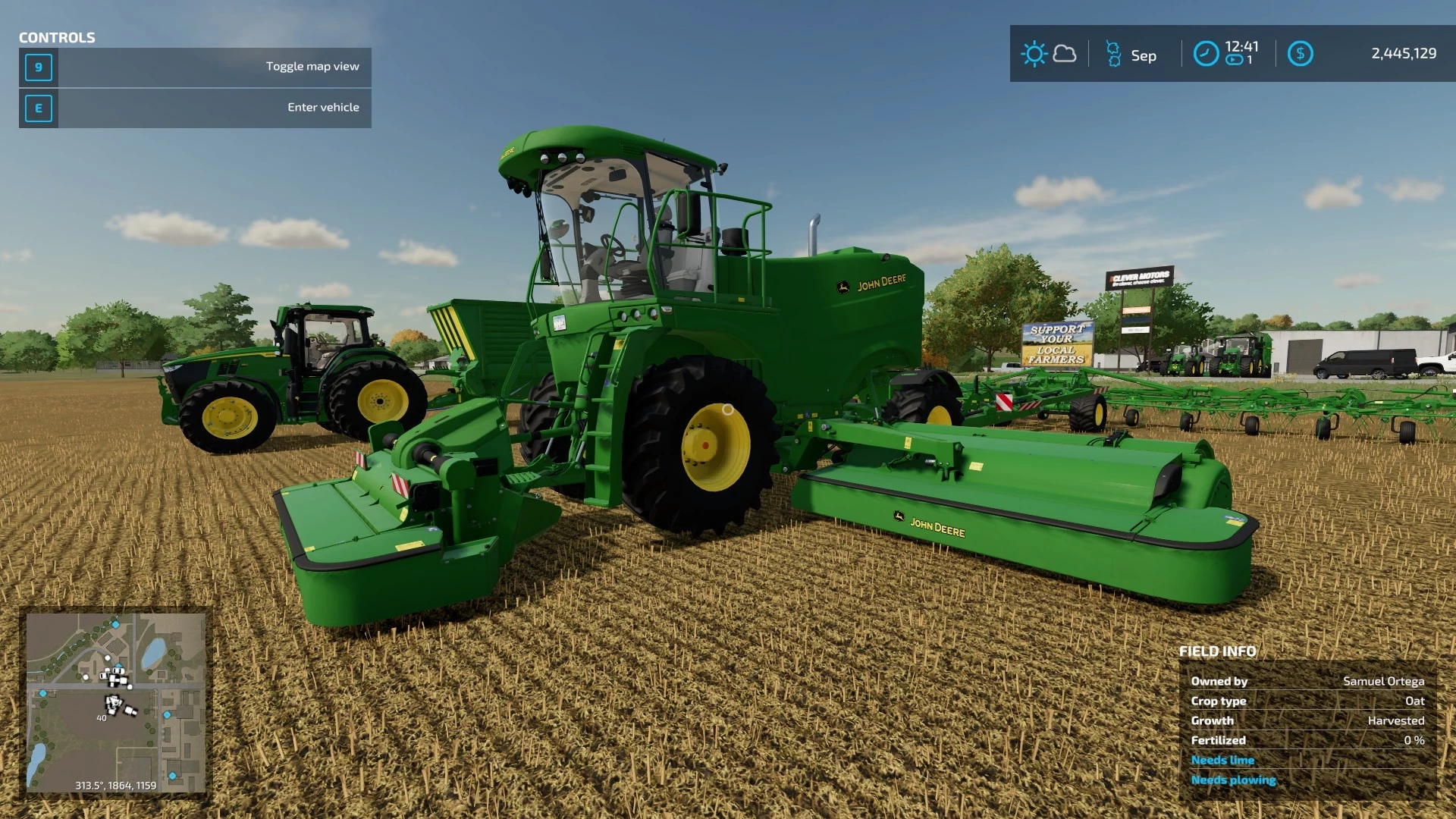The width and height of the screenshot is (1456, 819).
Task: Click the 2,445,129 money balance
Action: coord(1404,54)
